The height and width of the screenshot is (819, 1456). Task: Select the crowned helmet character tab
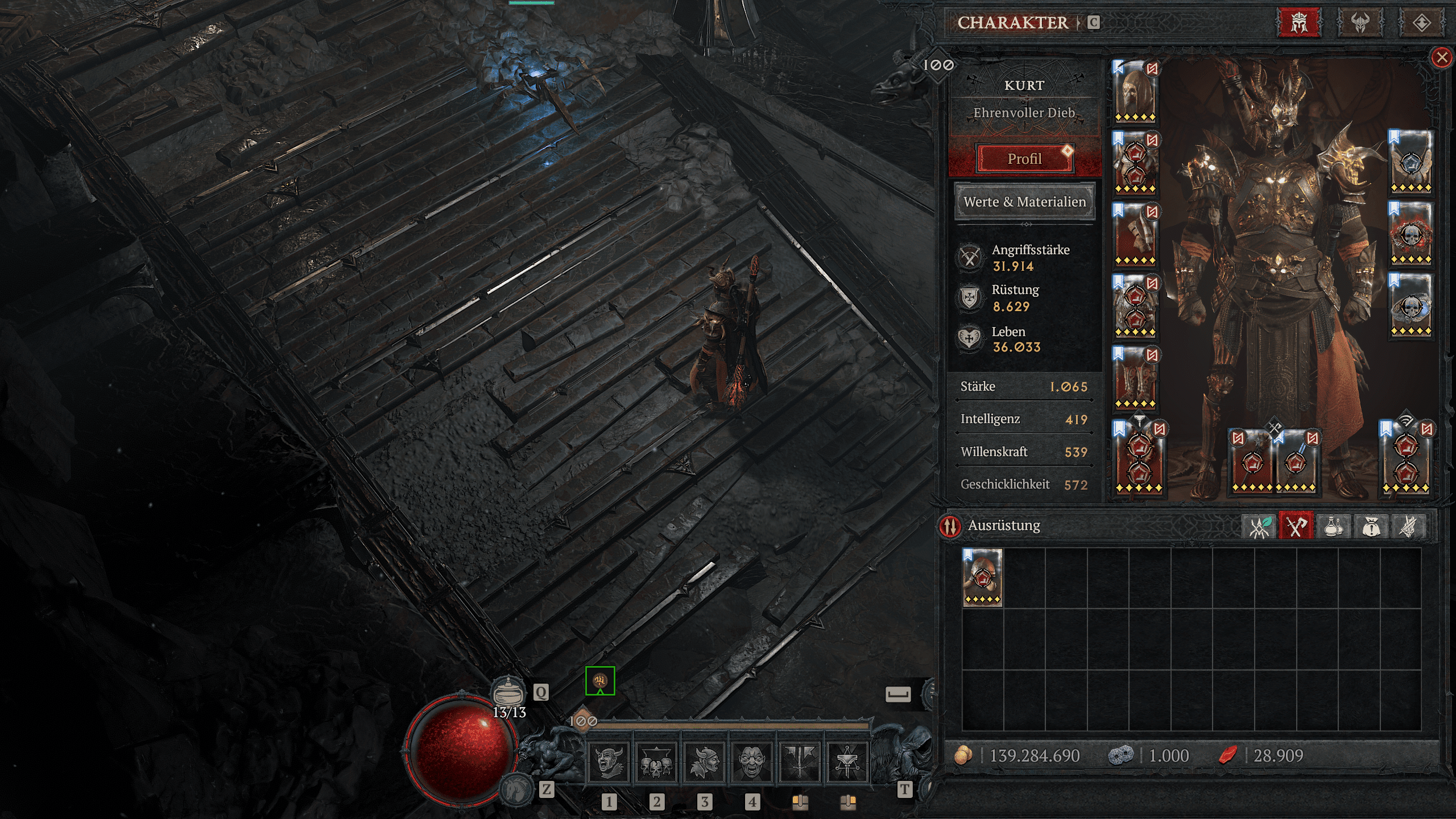pos(1299,23)
